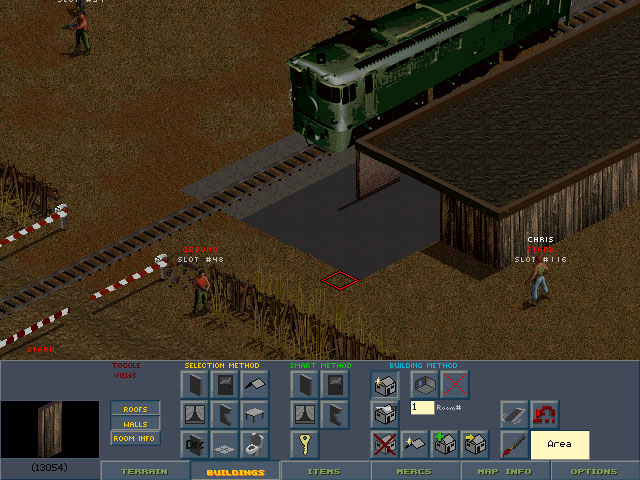
Task: Activate the yellow key lock tool
Action: tap(305, 444)
